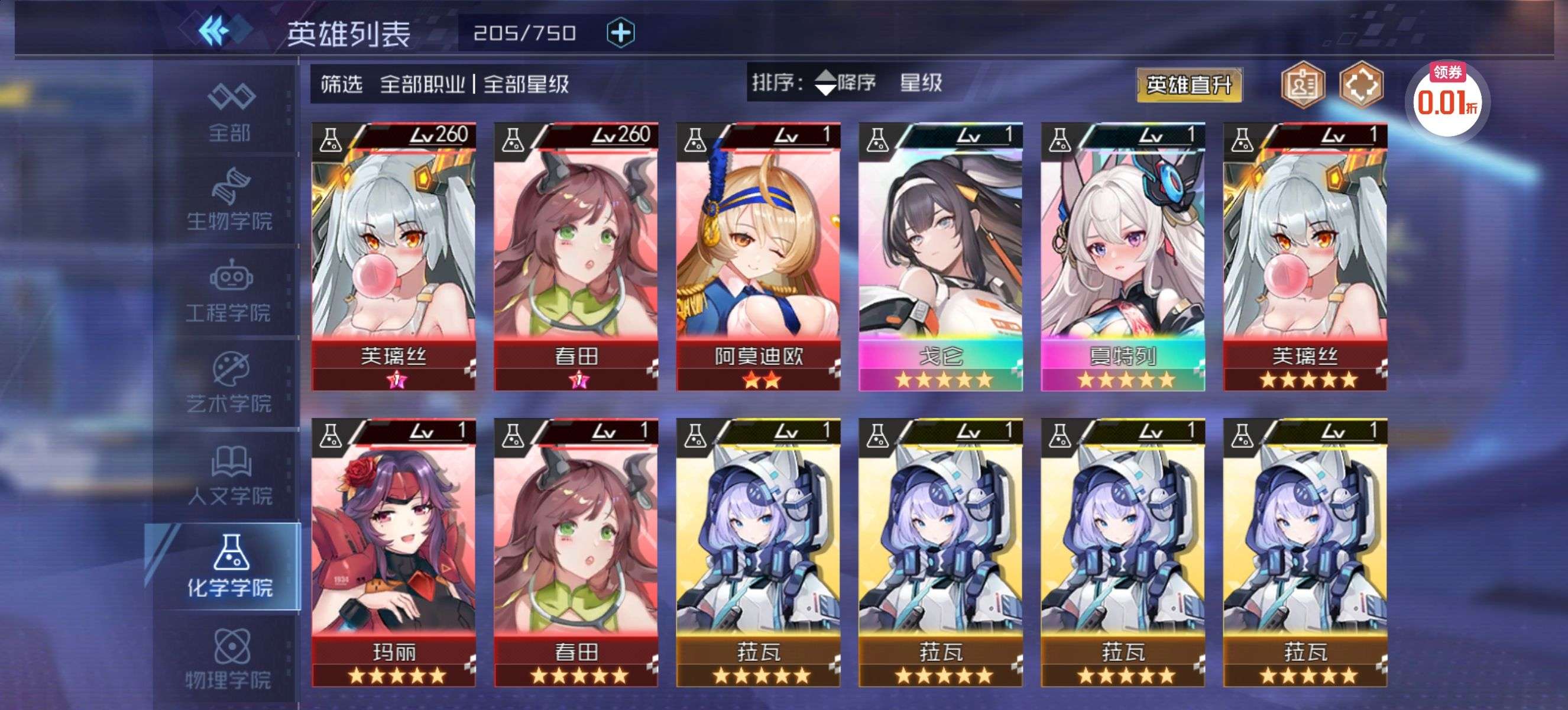Viewport: 1568px width, 710px height.
Task: Click the hexagonal rotating arrows icon
Action: tap(1361, 85)
